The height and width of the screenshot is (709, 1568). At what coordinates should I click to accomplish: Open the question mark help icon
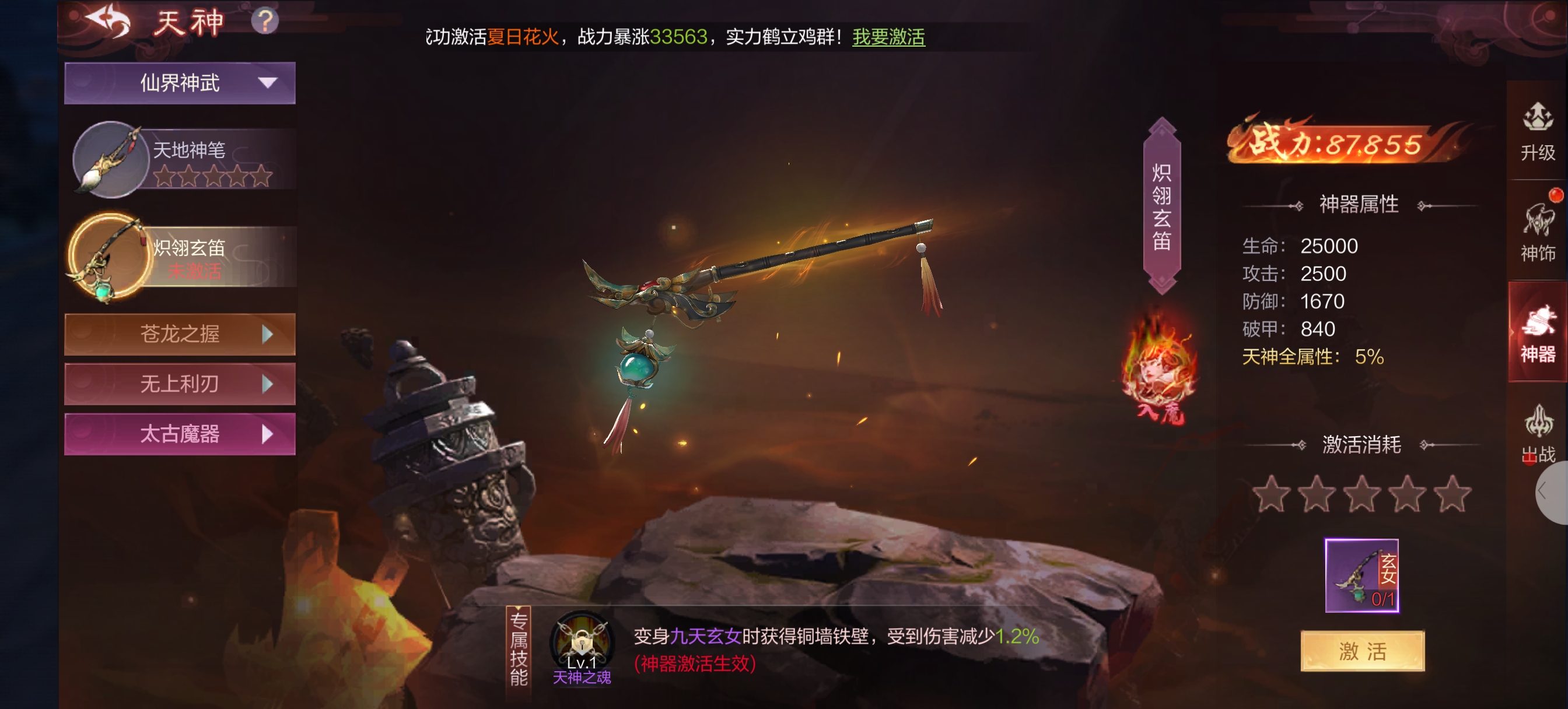(x=265, y=22)
